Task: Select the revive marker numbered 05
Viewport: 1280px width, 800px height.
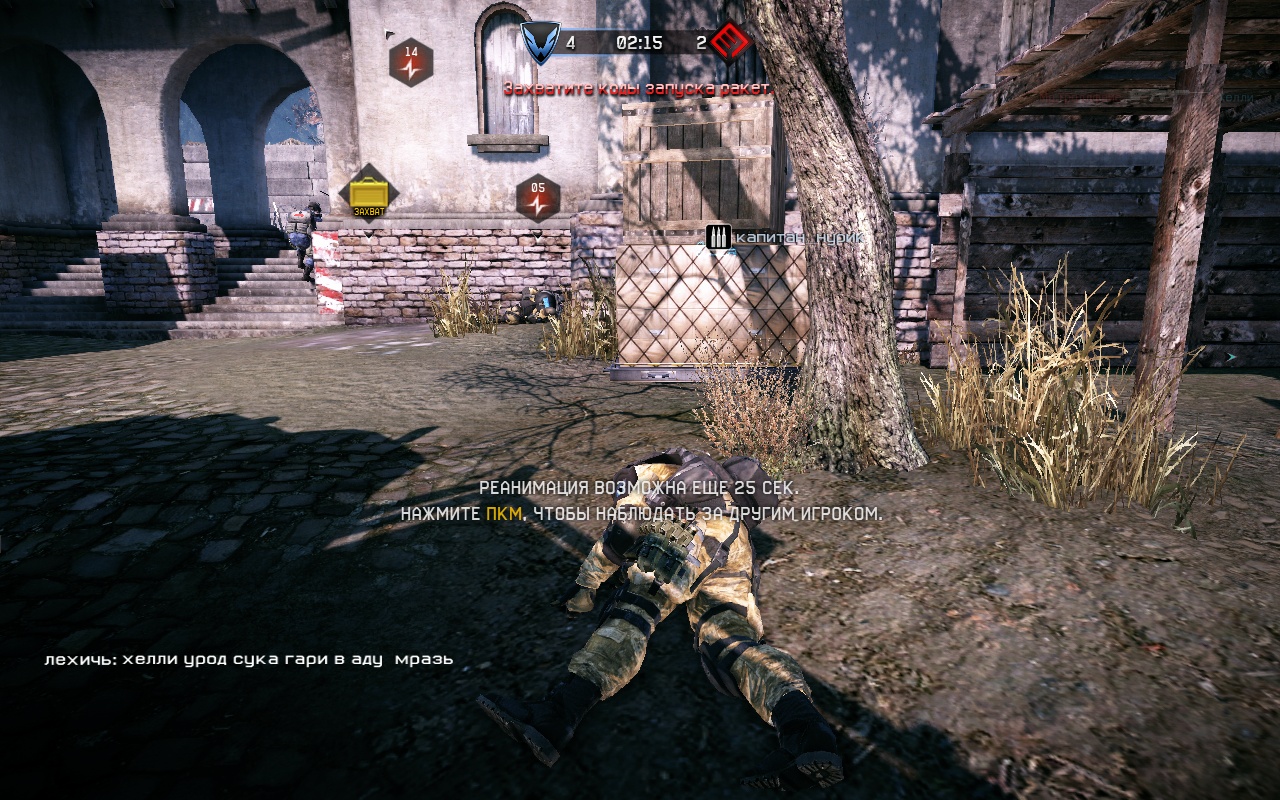Action: [538, 197]
